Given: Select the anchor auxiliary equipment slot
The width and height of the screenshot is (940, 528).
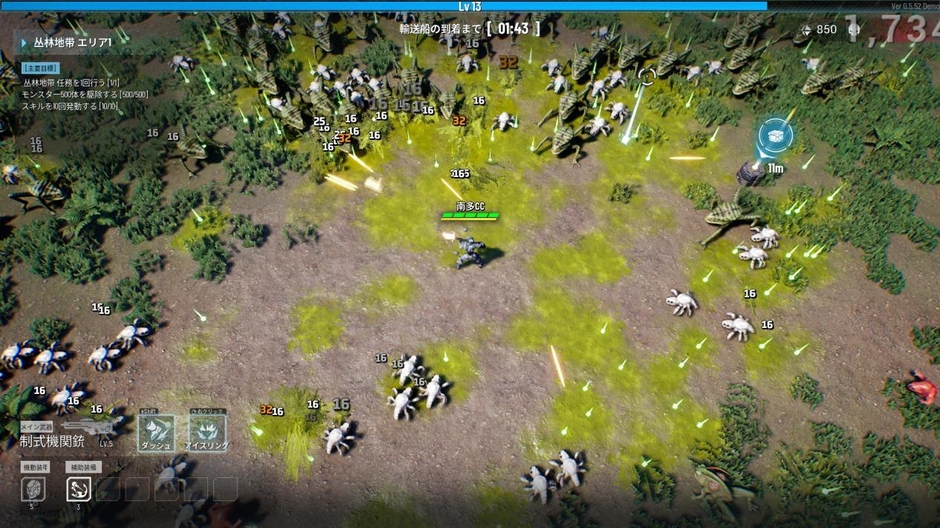Looking at the screenshot, I should (79, 488).
